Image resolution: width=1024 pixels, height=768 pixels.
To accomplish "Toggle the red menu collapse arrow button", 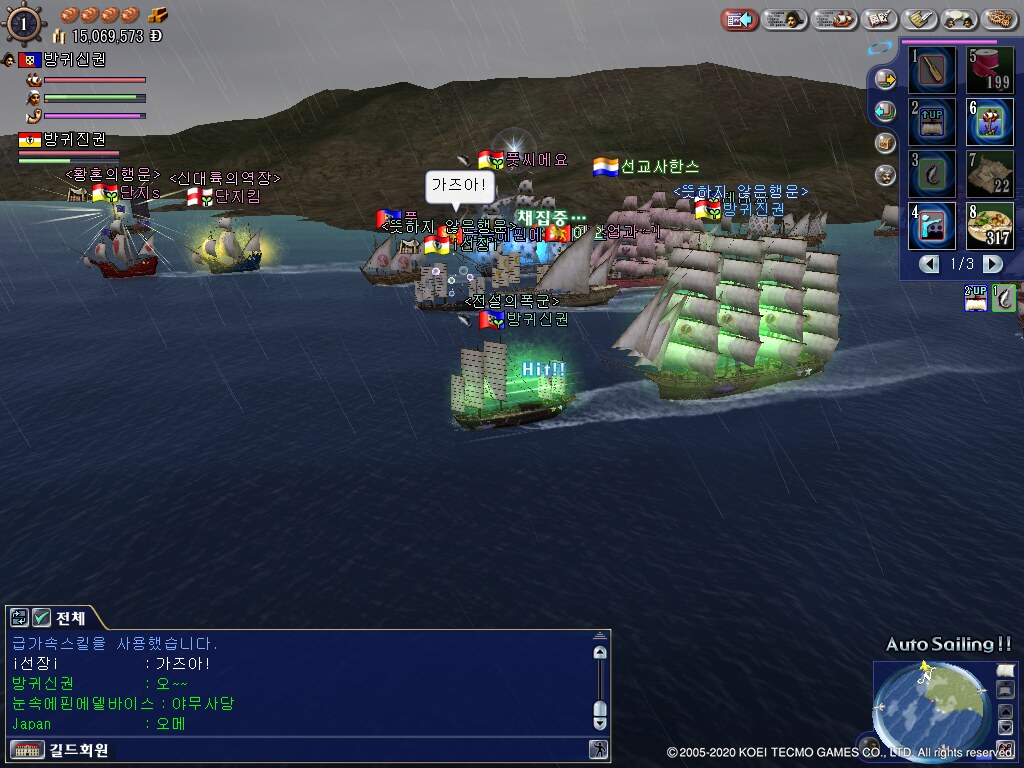I will pos(740,19).
